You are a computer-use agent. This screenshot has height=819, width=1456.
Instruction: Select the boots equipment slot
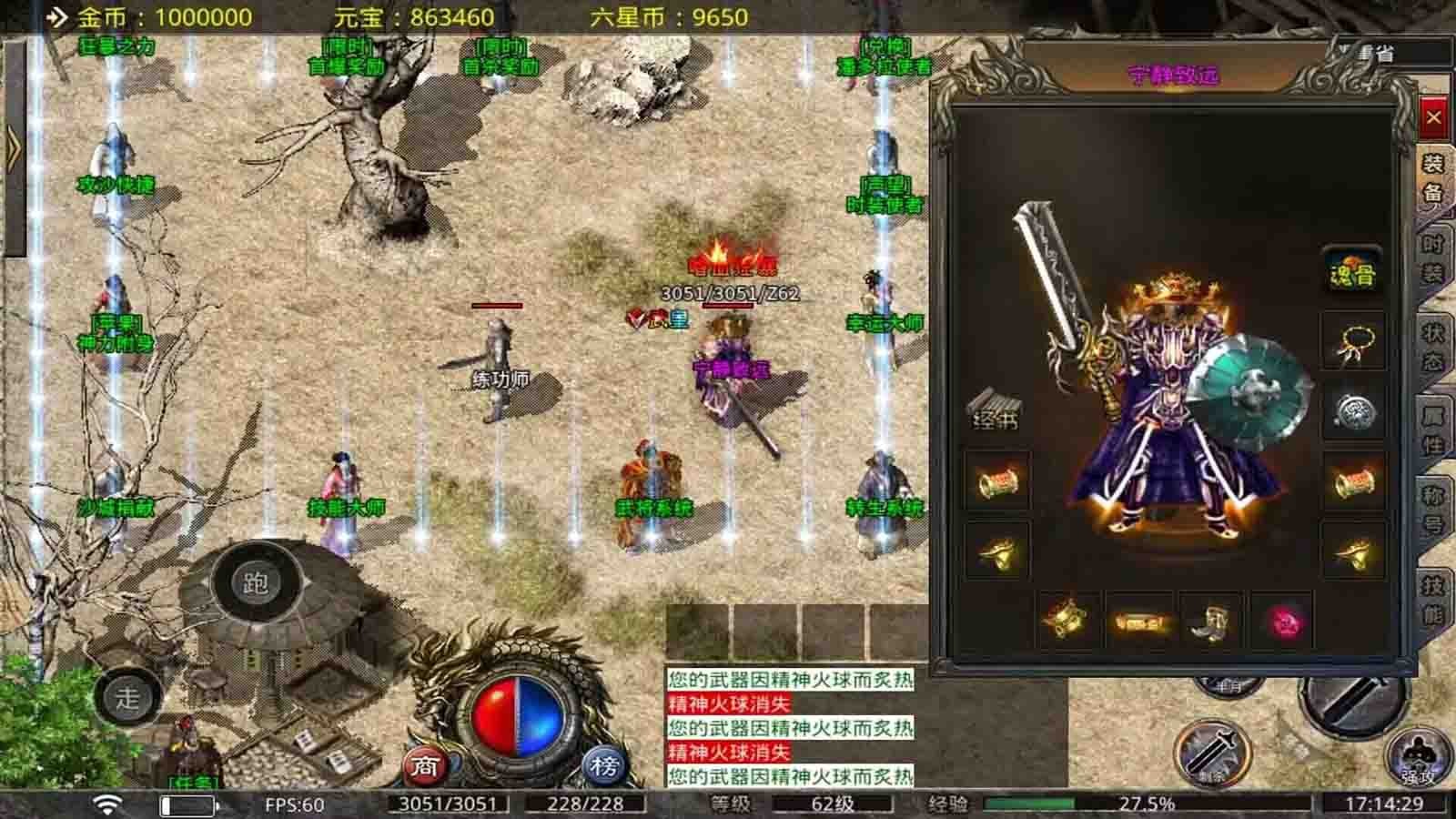tap(1209, 623)
